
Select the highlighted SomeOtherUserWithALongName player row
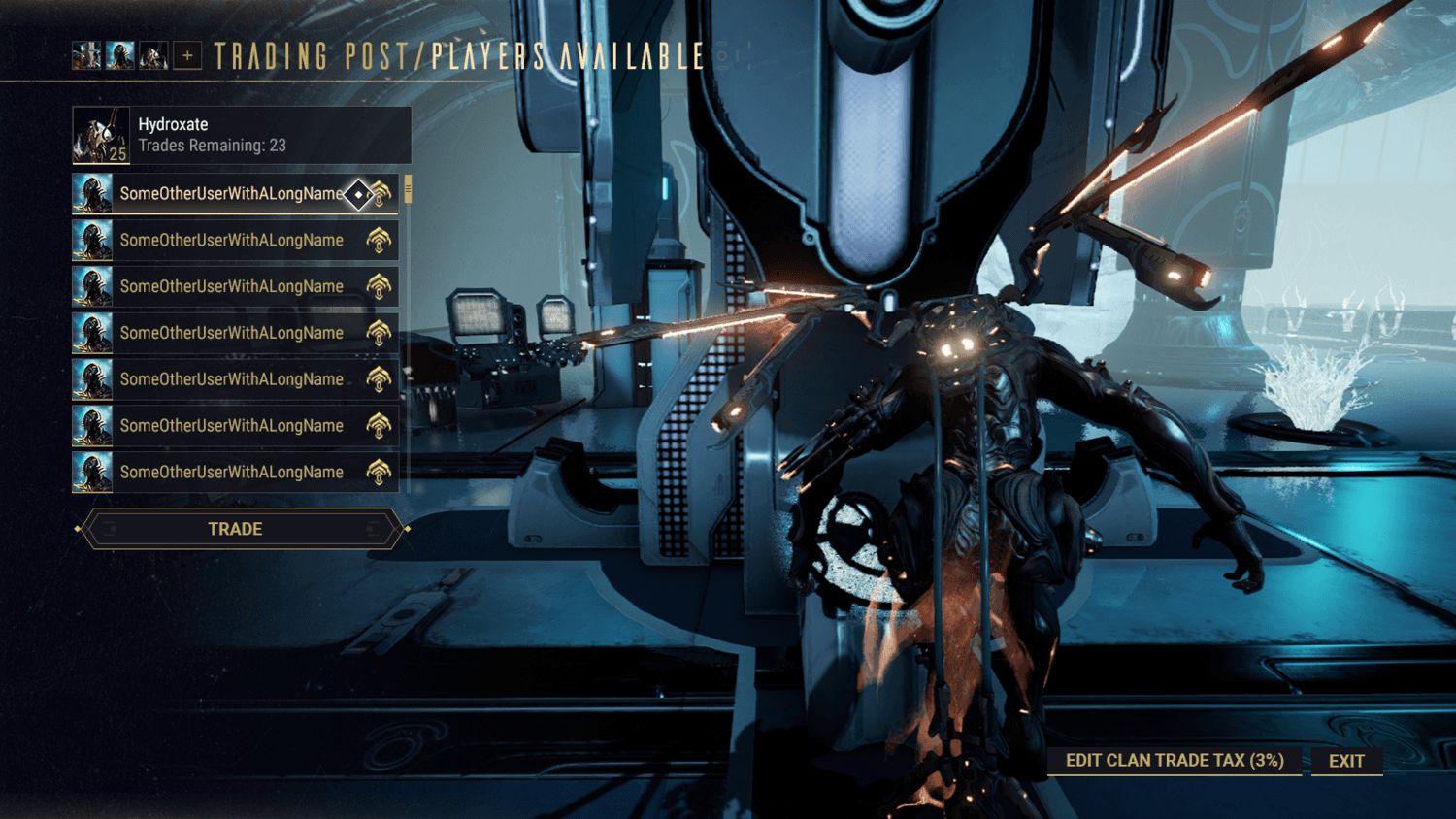[231, 194]
